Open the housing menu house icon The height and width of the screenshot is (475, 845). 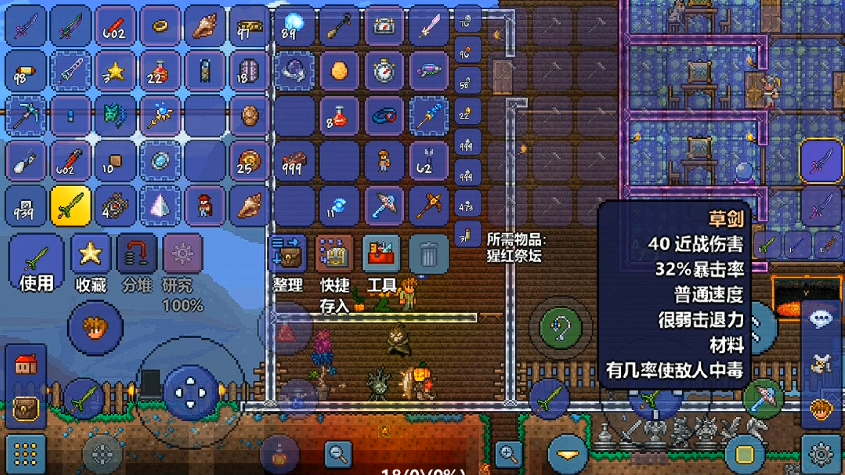[26, 364]
